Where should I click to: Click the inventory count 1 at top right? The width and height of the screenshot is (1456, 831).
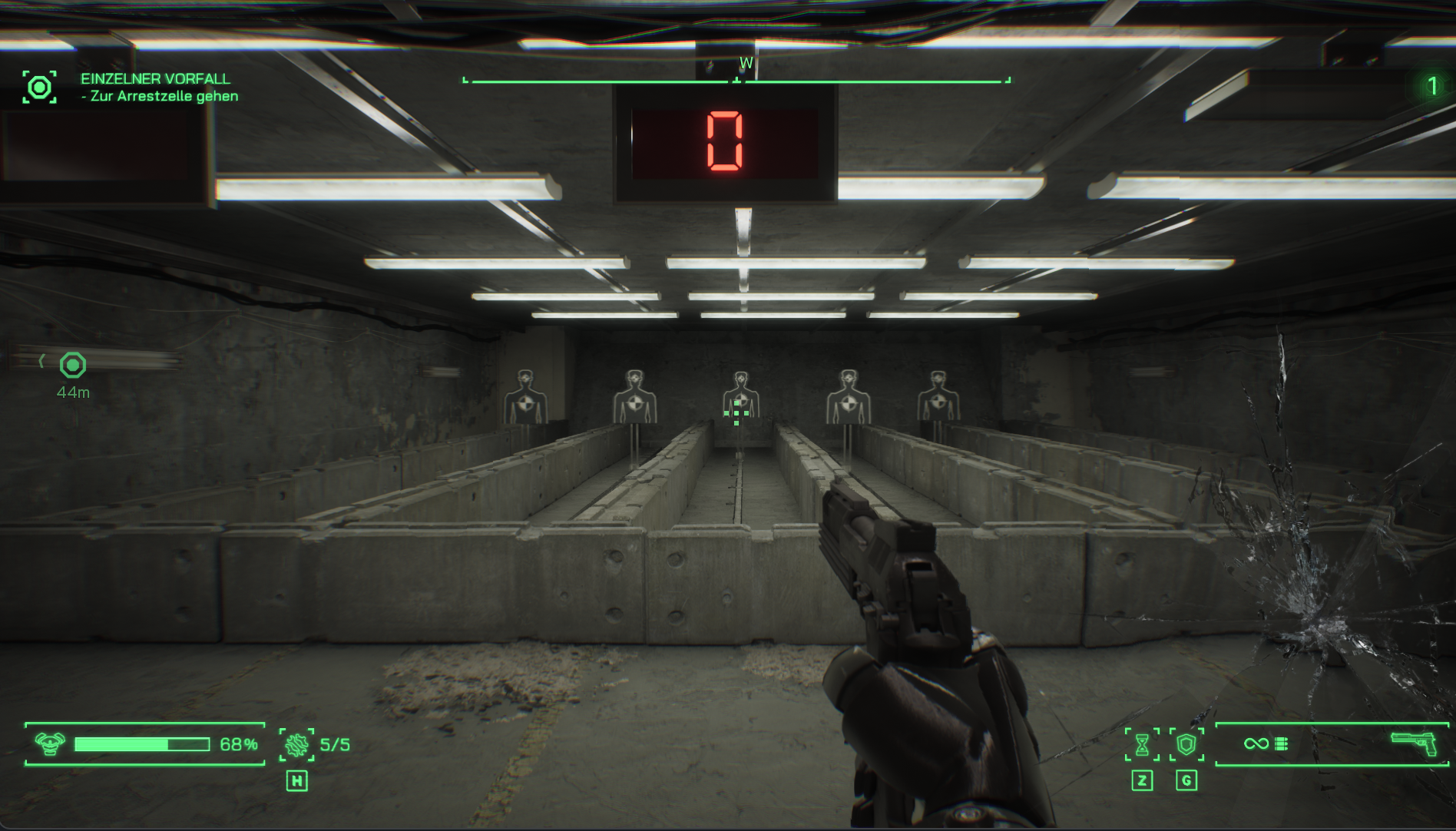click(x=1433, y=85)
